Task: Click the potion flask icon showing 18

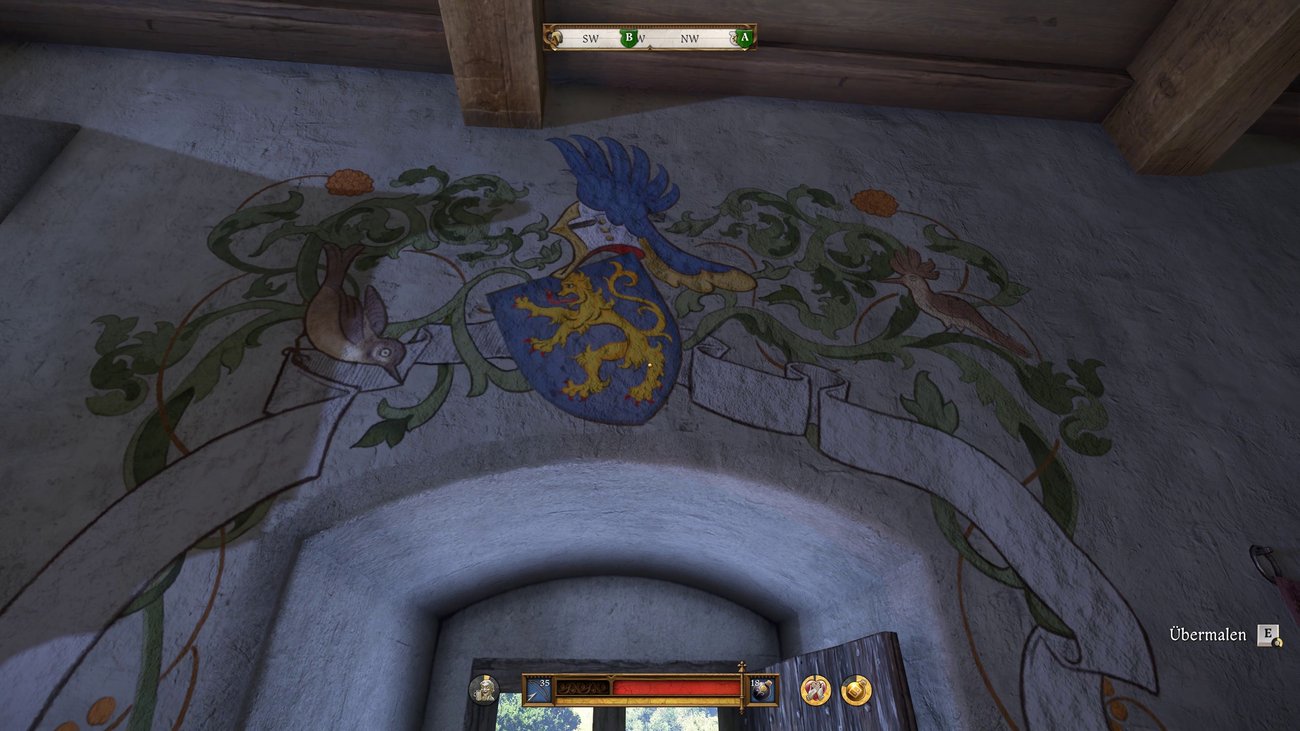Action: [763, 688]
